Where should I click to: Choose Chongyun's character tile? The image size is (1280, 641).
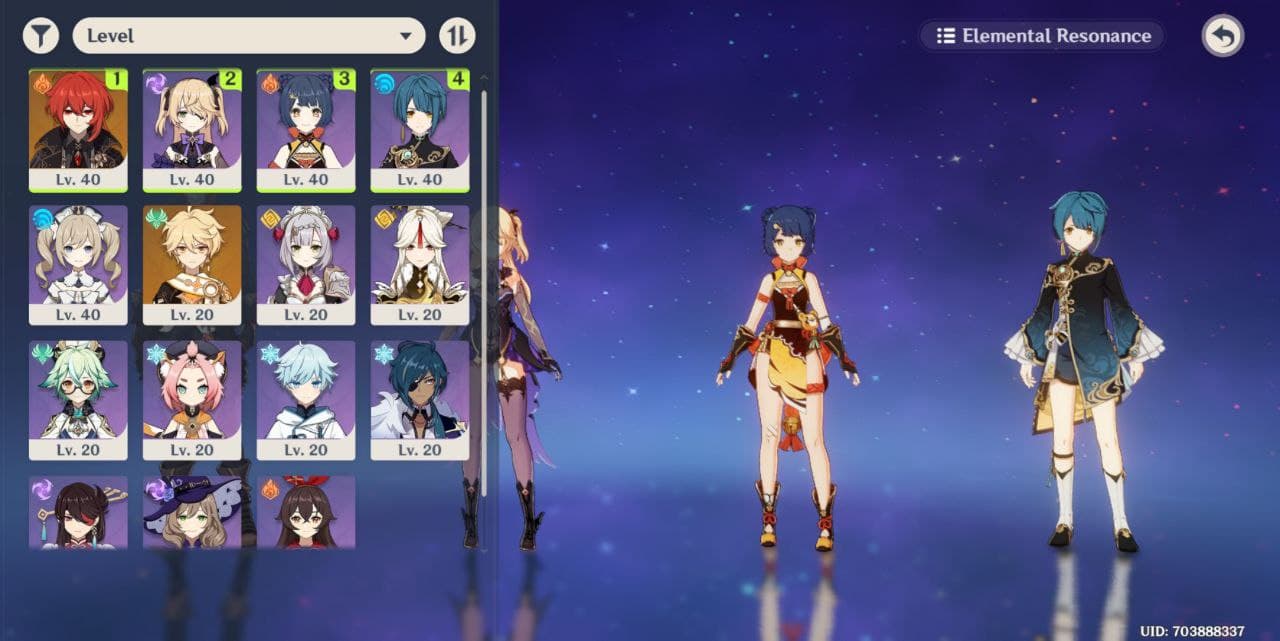pyautogui.click(x=306, y=400)
